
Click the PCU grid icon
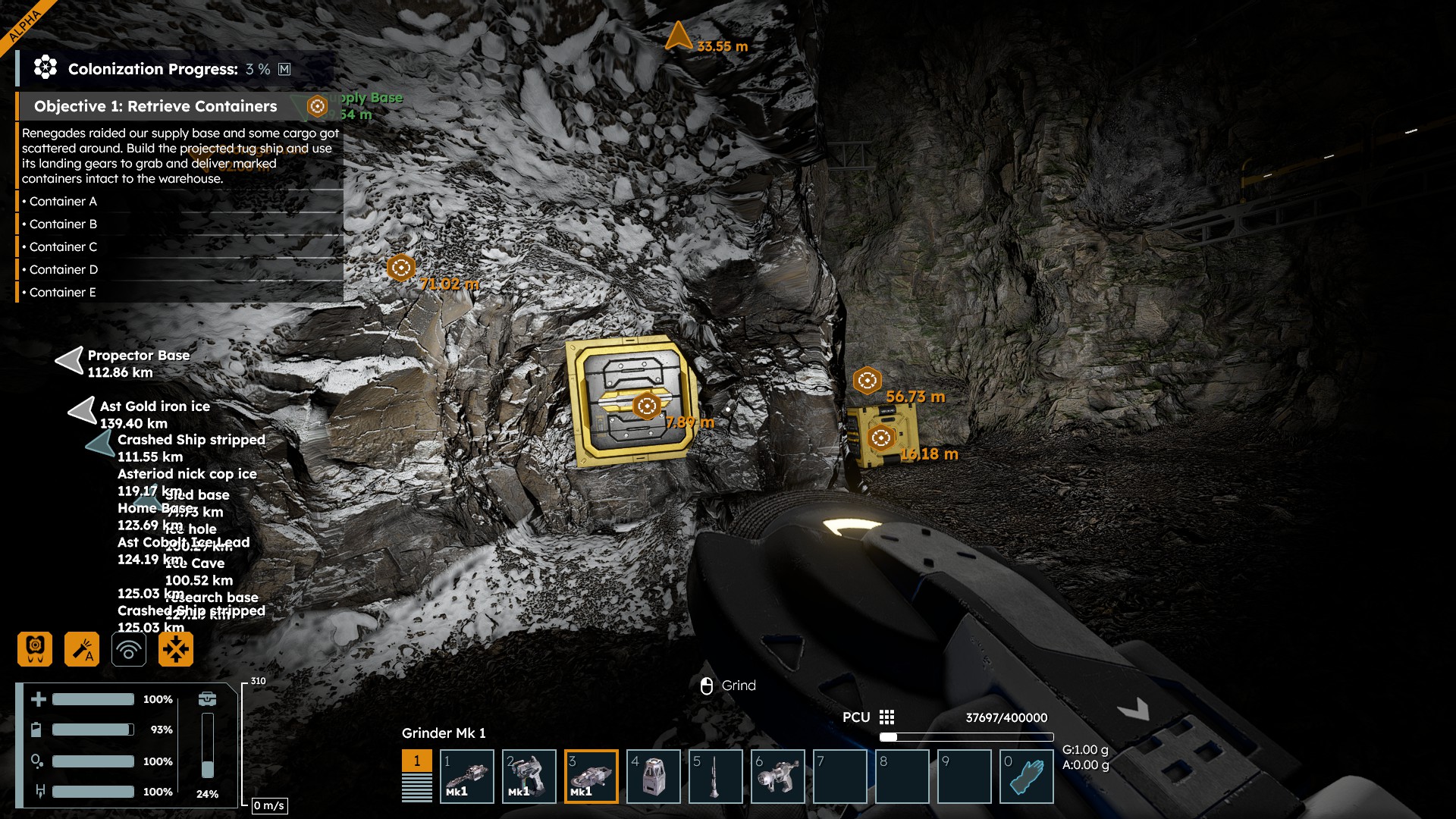click(x=887, y=717)
